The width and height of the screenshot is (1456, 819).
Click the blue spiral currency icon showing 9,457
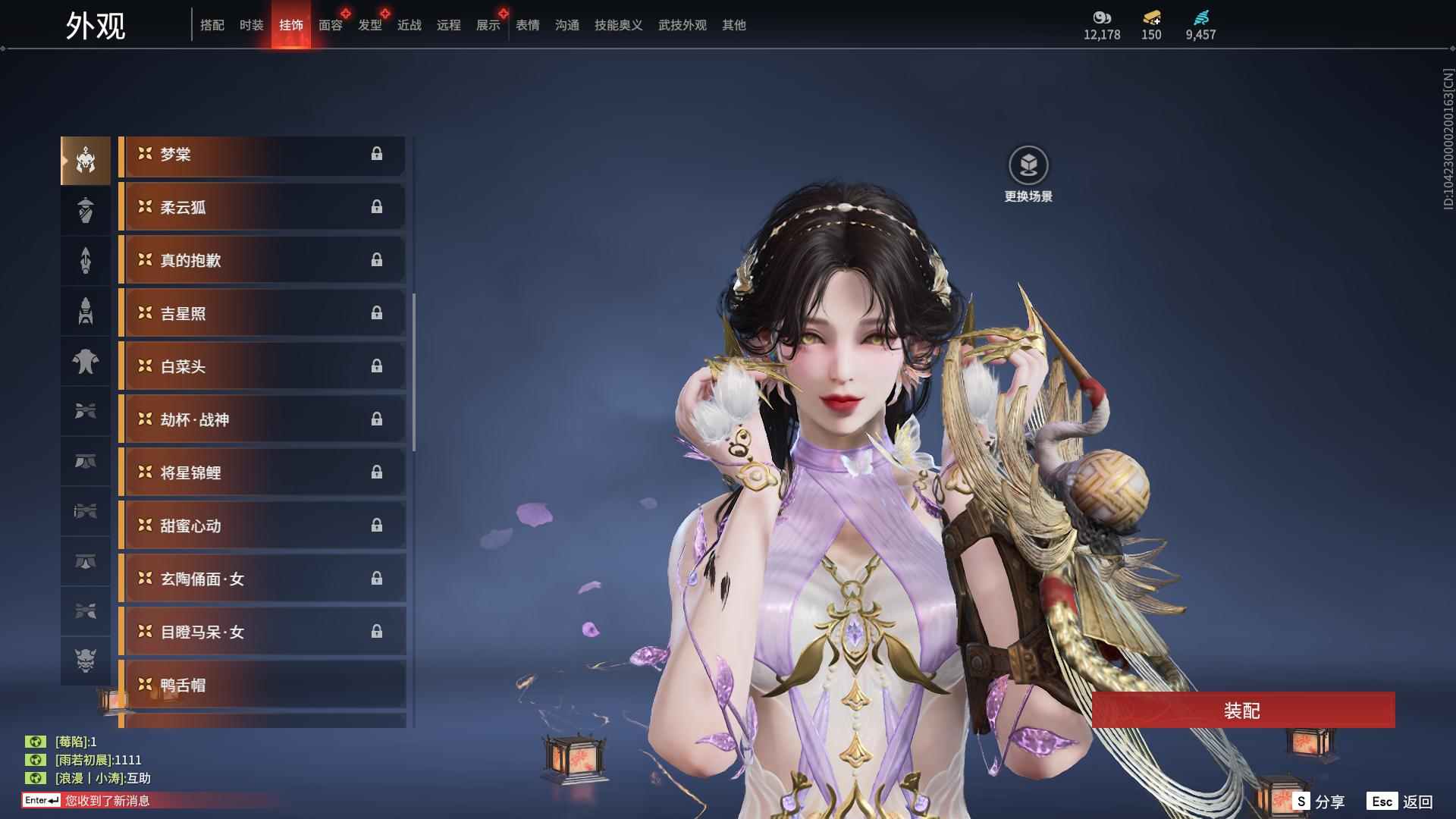(x=1200, y=17)
